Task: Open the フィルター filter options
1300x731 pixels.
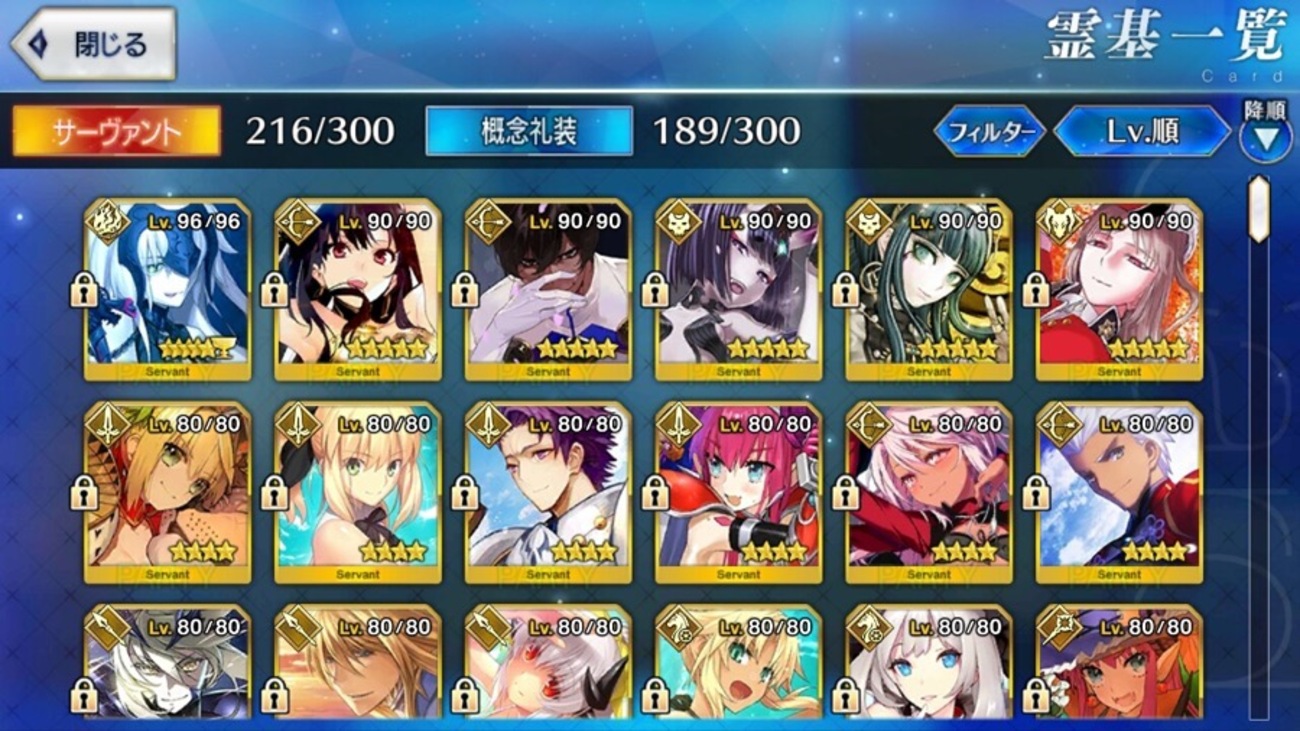Action: [x=989, y=132]
